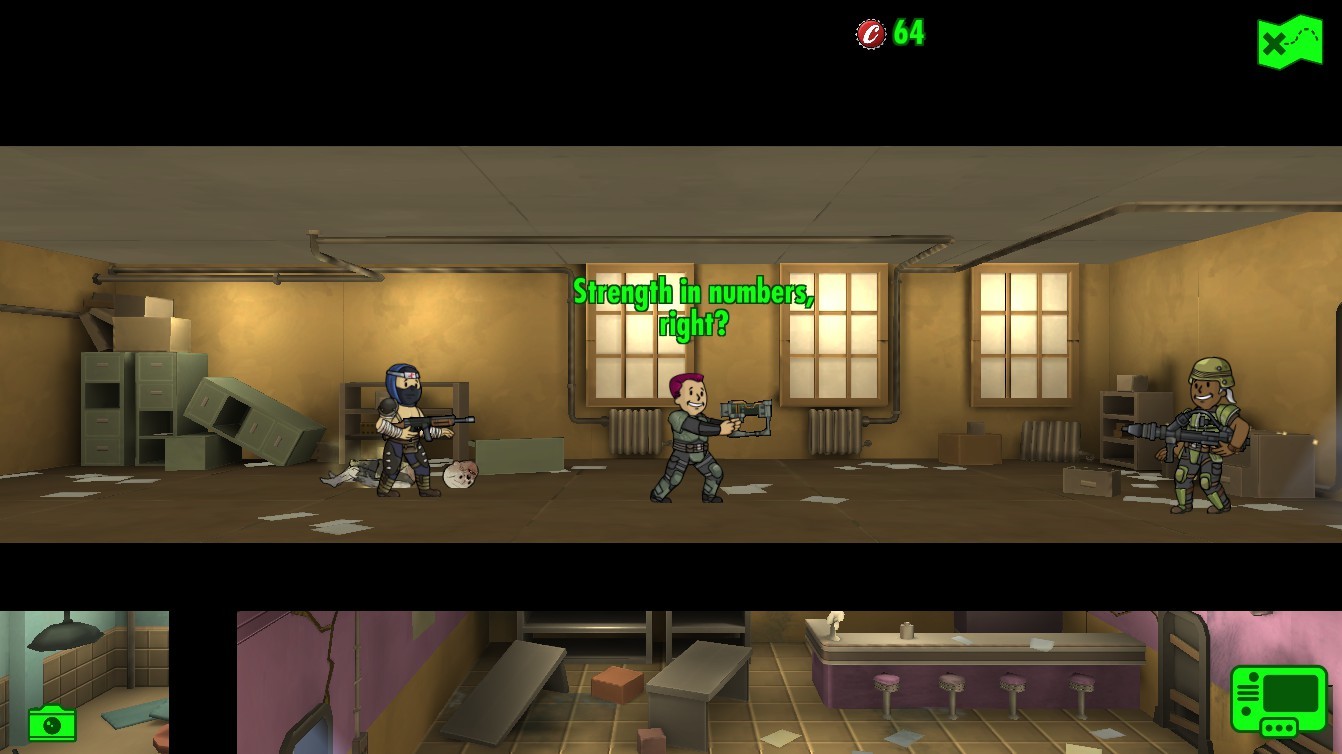
Task: Select the companion holding the rocket launcher
Action: pos(1205,440)
